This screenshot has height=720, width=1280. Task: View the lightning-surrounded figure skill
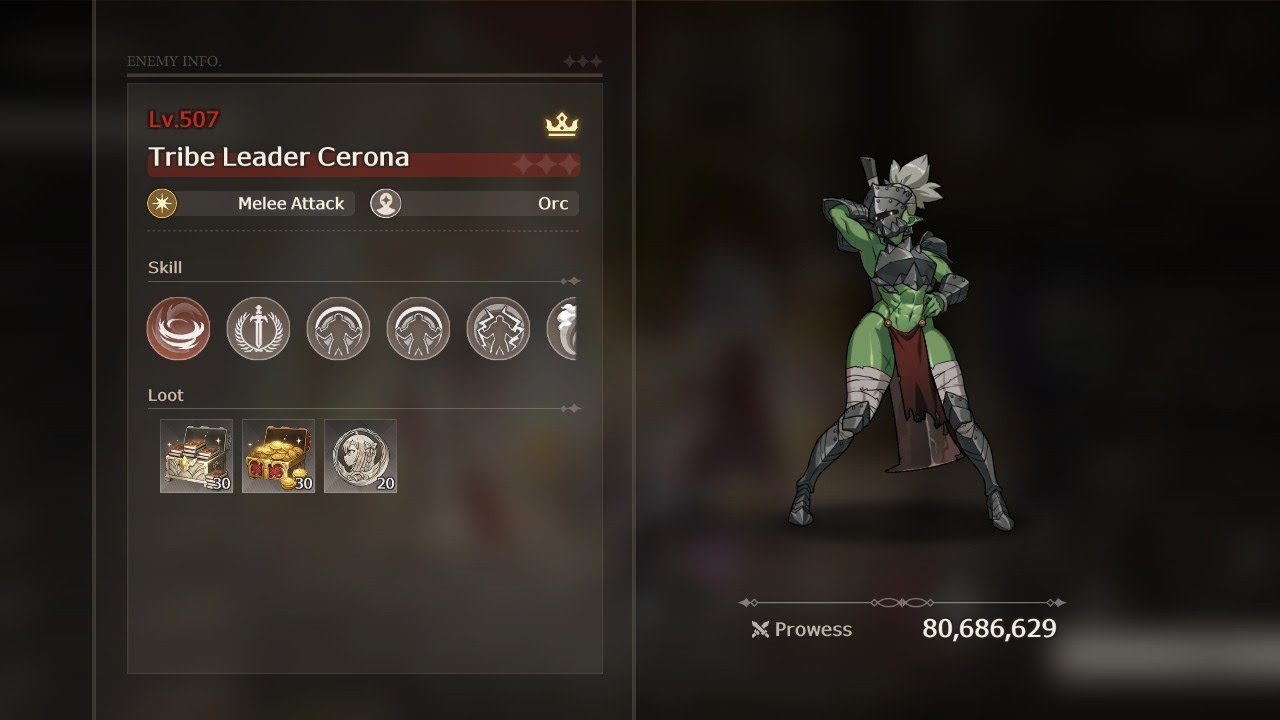tap(498, 328)
